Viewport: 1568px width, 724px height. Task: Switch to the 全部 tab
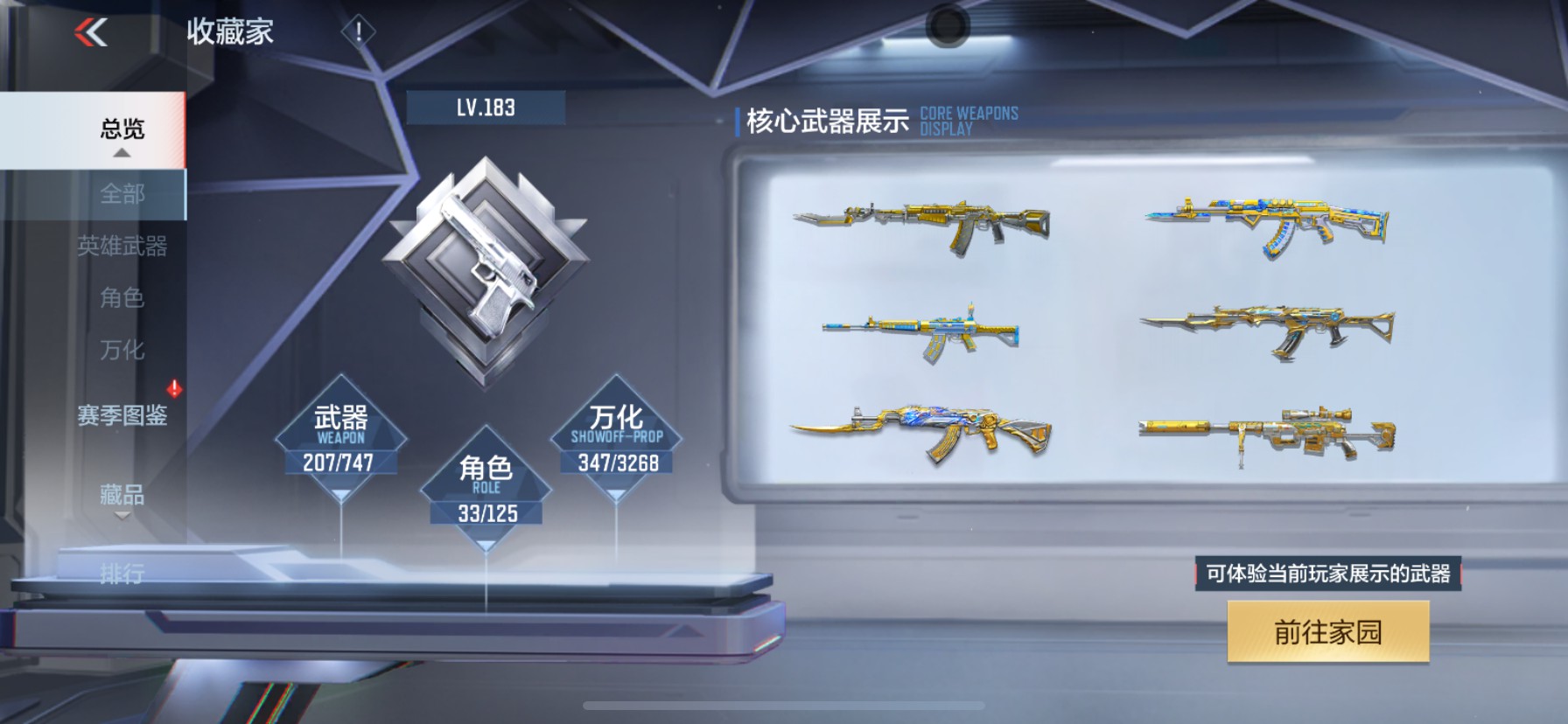pyautogui.click(x=122, y=194)
